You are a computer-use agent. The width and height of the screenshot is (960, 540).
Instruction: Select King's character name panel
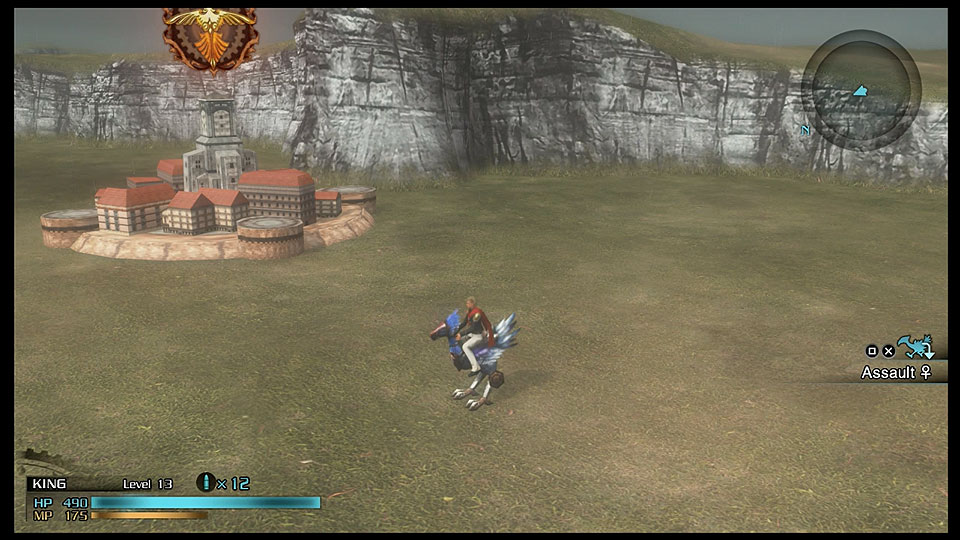(49, 483)
